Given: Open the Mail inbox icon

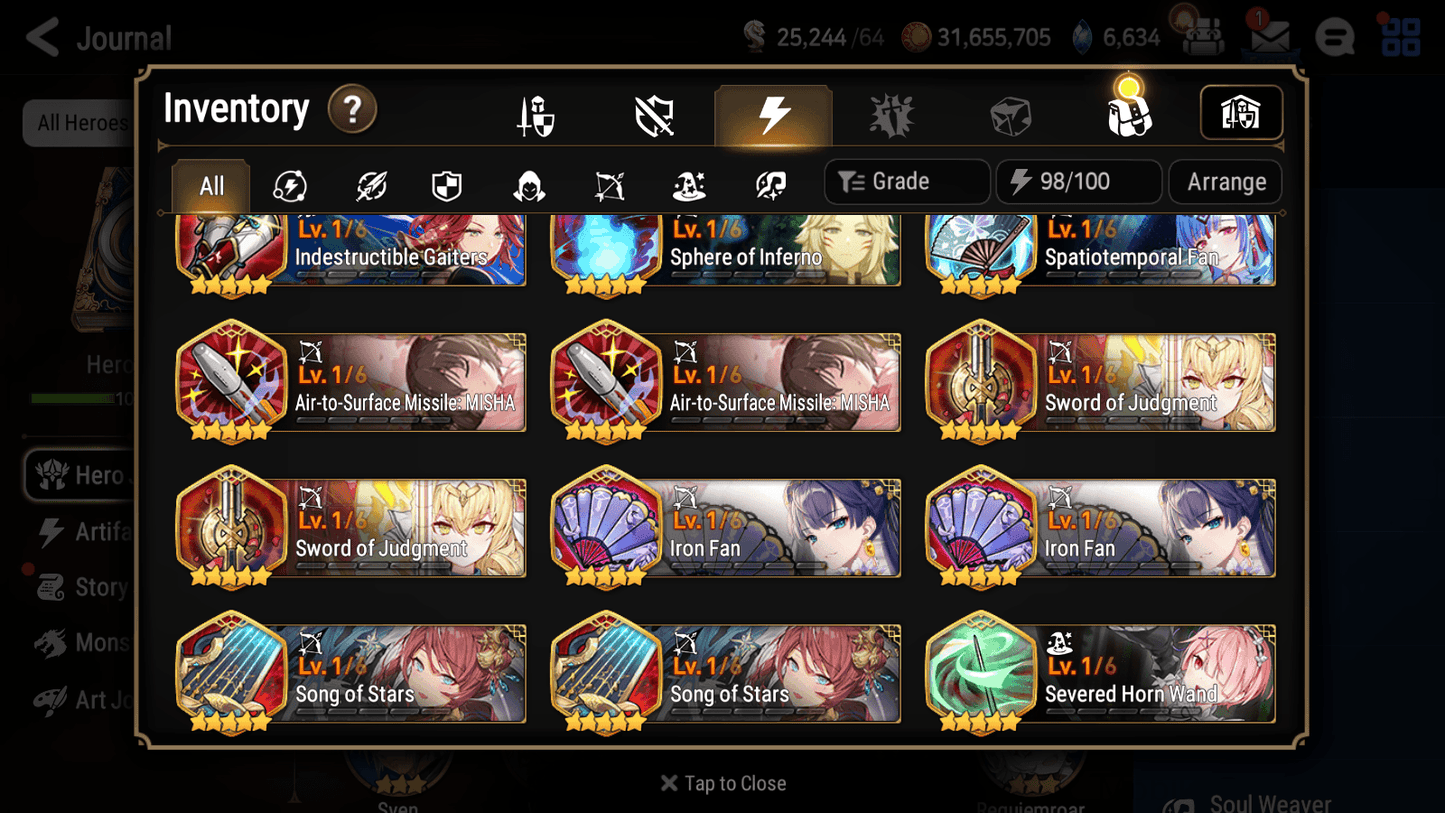Looking at the screenshot, I should point(1269,36).
